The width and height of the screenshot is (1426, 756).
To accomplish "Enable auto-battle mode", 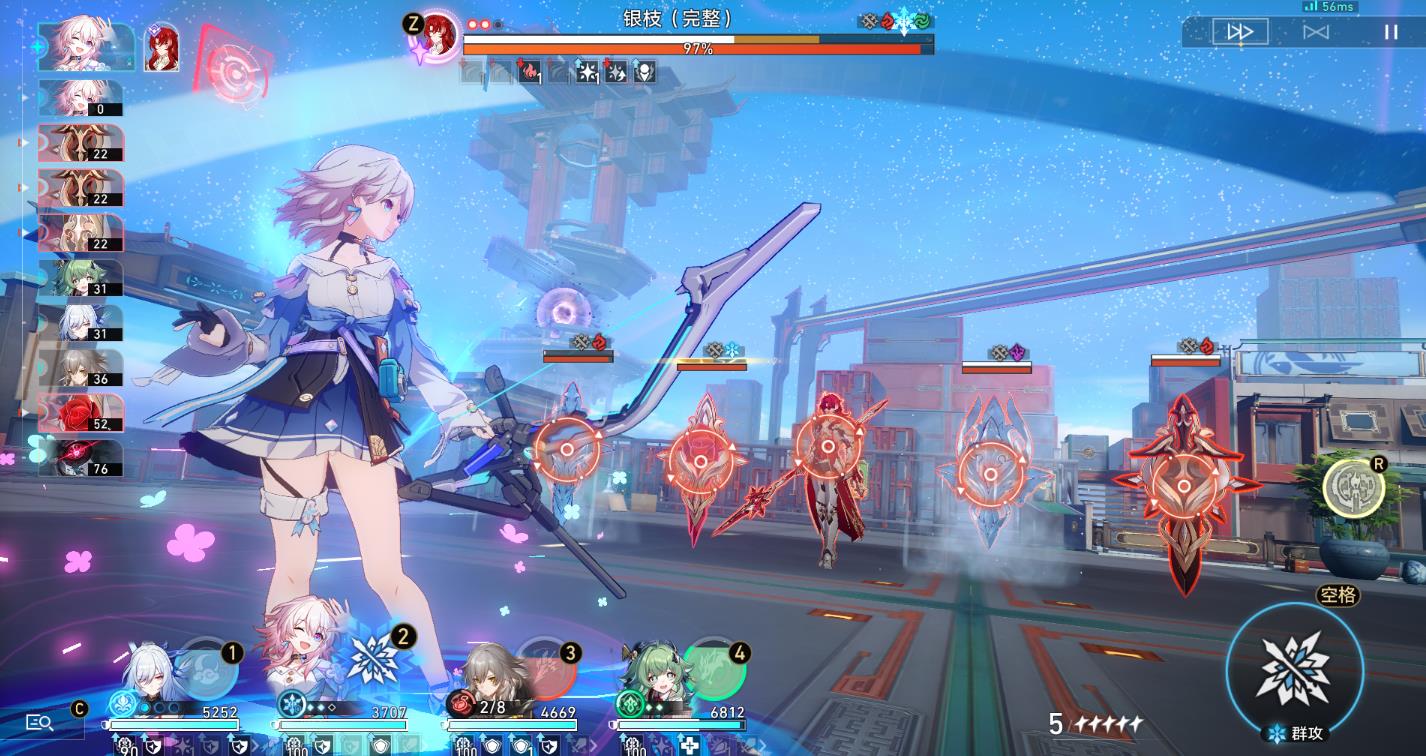I will (x=1316, y=32).
